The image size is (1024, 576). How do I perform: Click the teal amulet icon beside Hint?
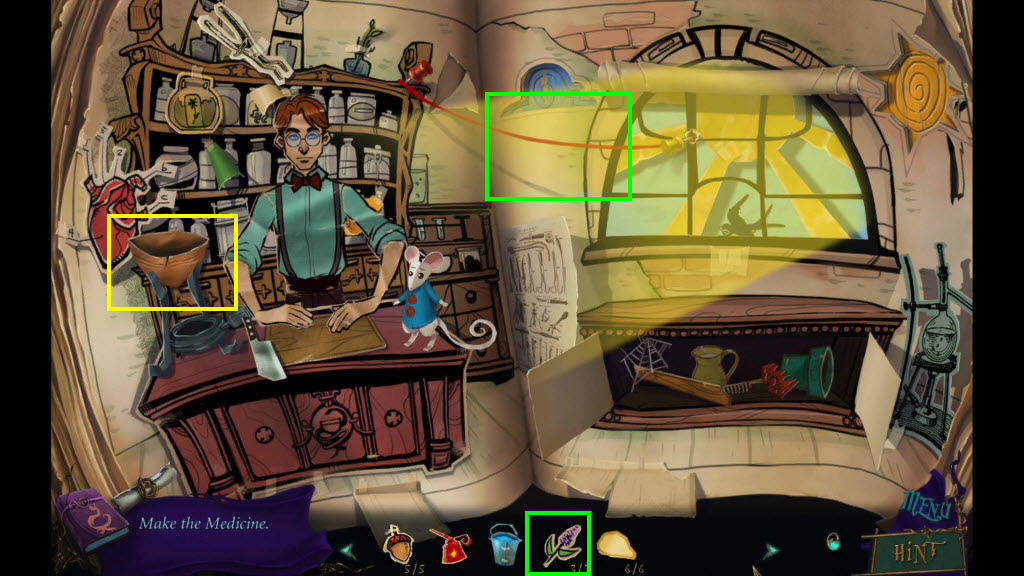coord(833,543)
